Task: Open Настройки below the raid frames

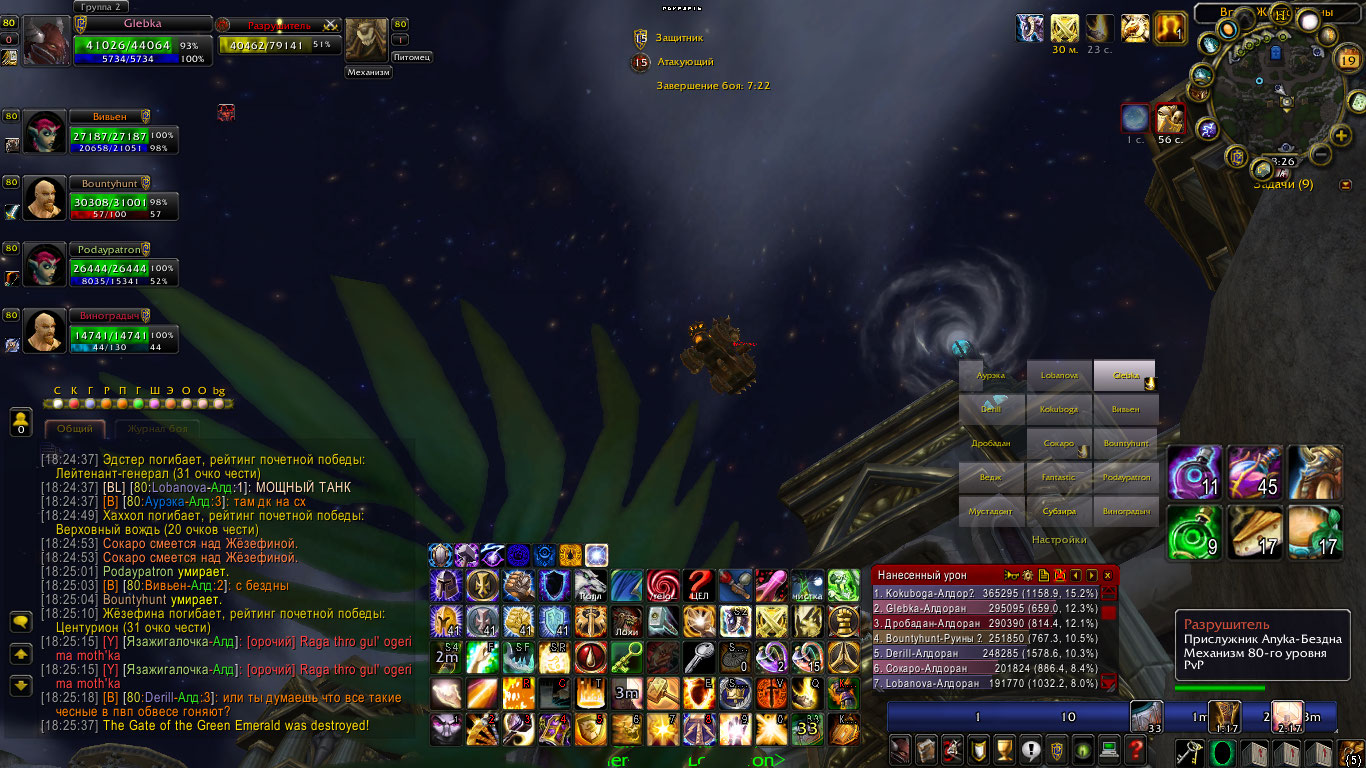Action: pyautogui.click(x=1059, y=539)
